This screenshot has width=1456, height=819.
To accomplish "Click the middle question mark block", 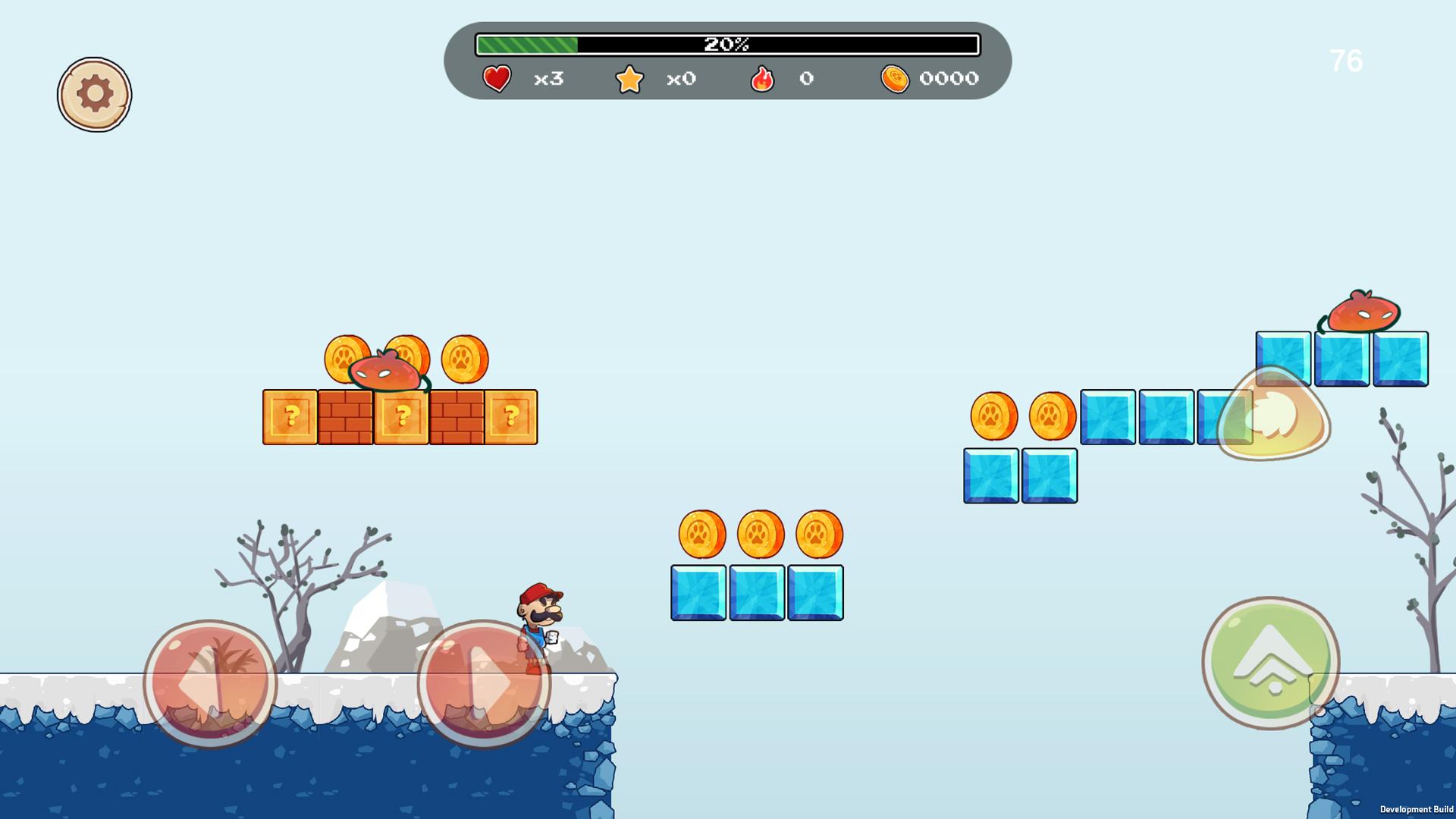I will point(403,416).
